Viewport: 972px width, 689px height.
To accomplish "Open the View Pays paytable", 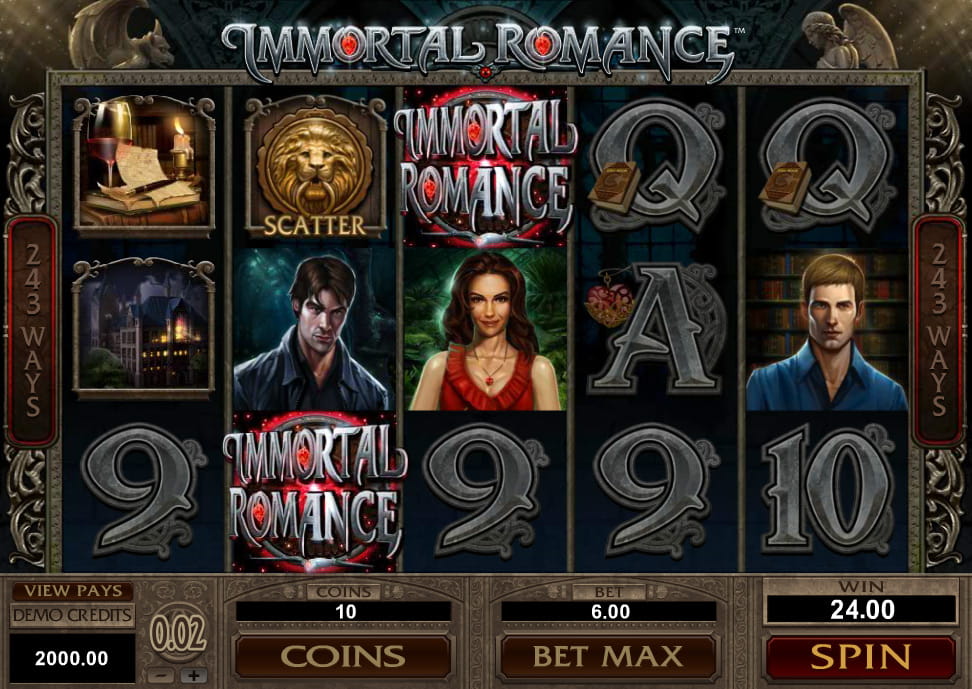I will (72, 591).
